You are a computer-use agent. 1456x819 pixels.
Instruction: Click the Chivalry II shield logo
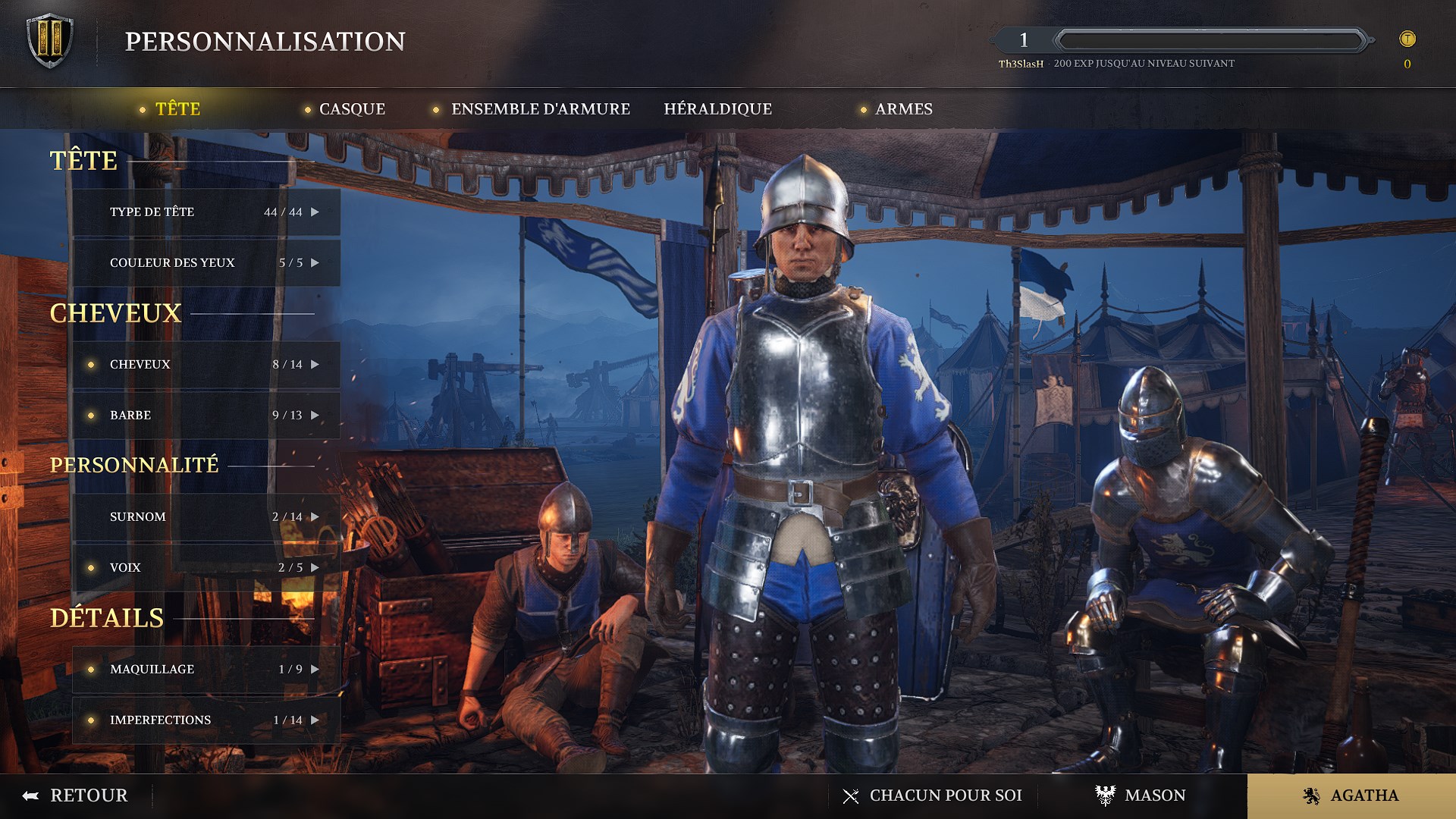pyautogui.click(x=50, y=41)
